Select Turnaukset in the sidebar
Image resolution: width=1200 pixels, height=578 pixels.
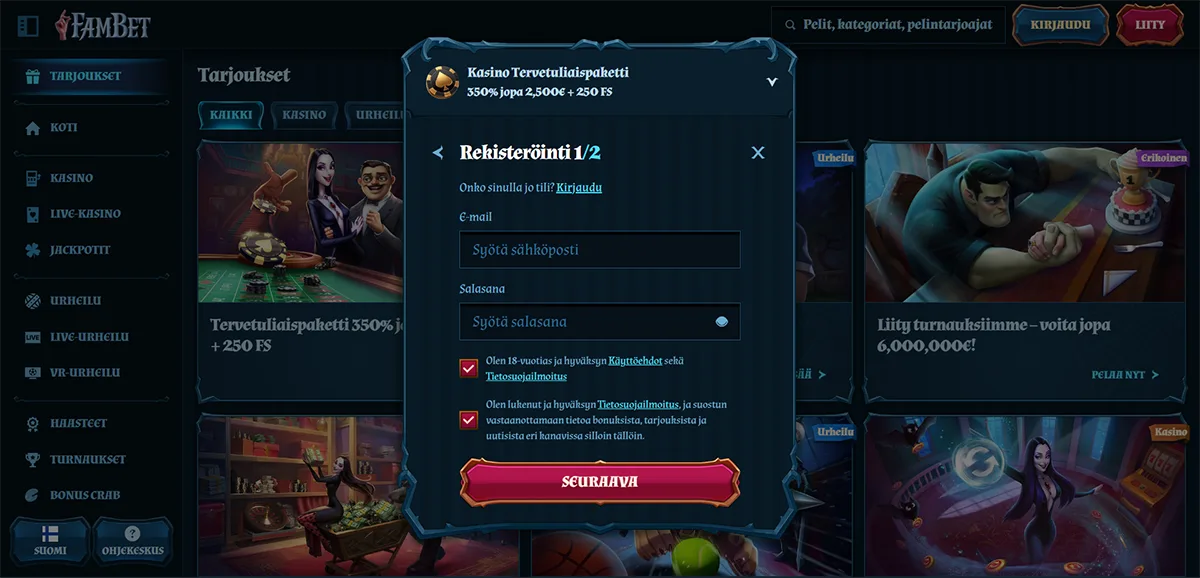click(88, 459)
